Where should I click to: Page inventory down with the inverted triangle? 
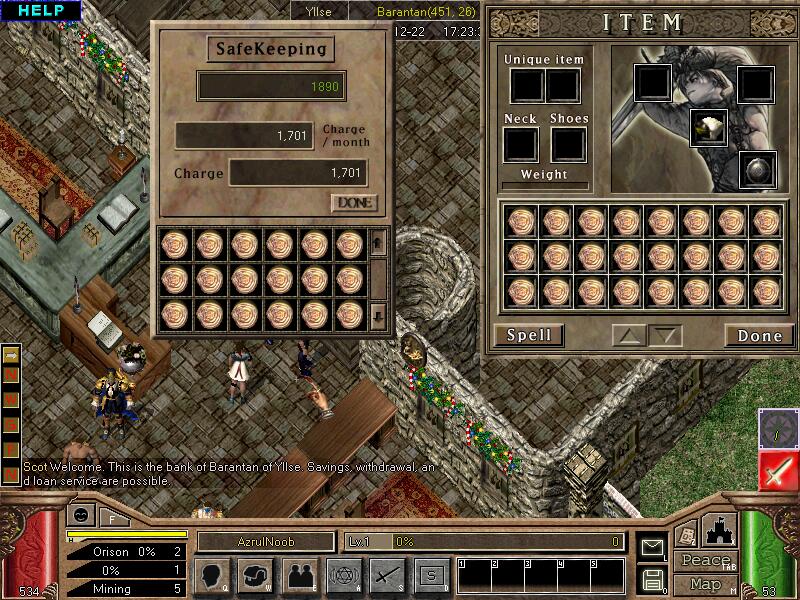click(x=664, y=335)
